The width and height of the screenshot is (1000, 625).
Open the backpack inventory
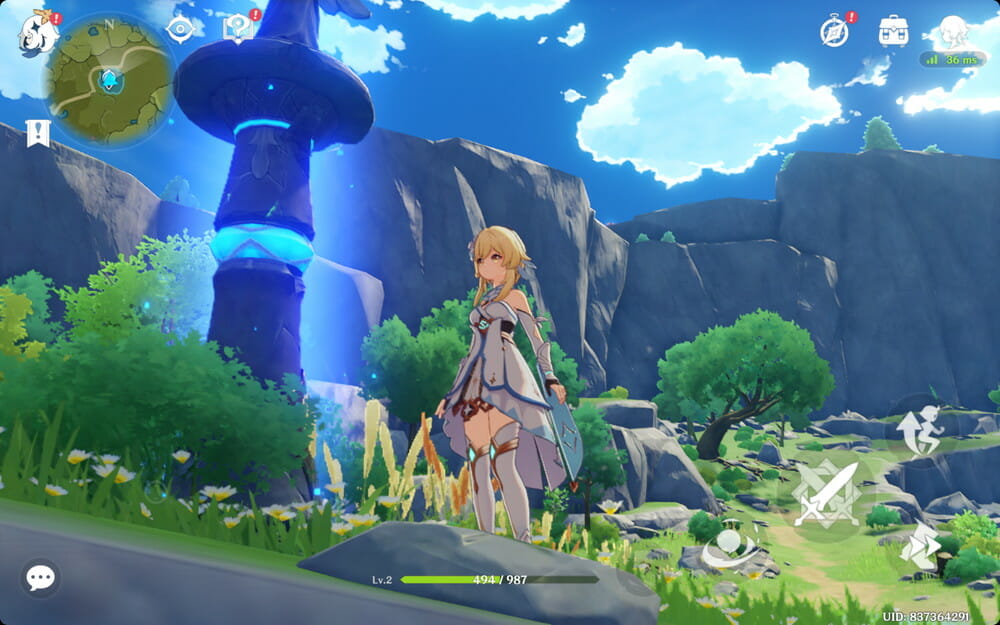tap(893, 31)
